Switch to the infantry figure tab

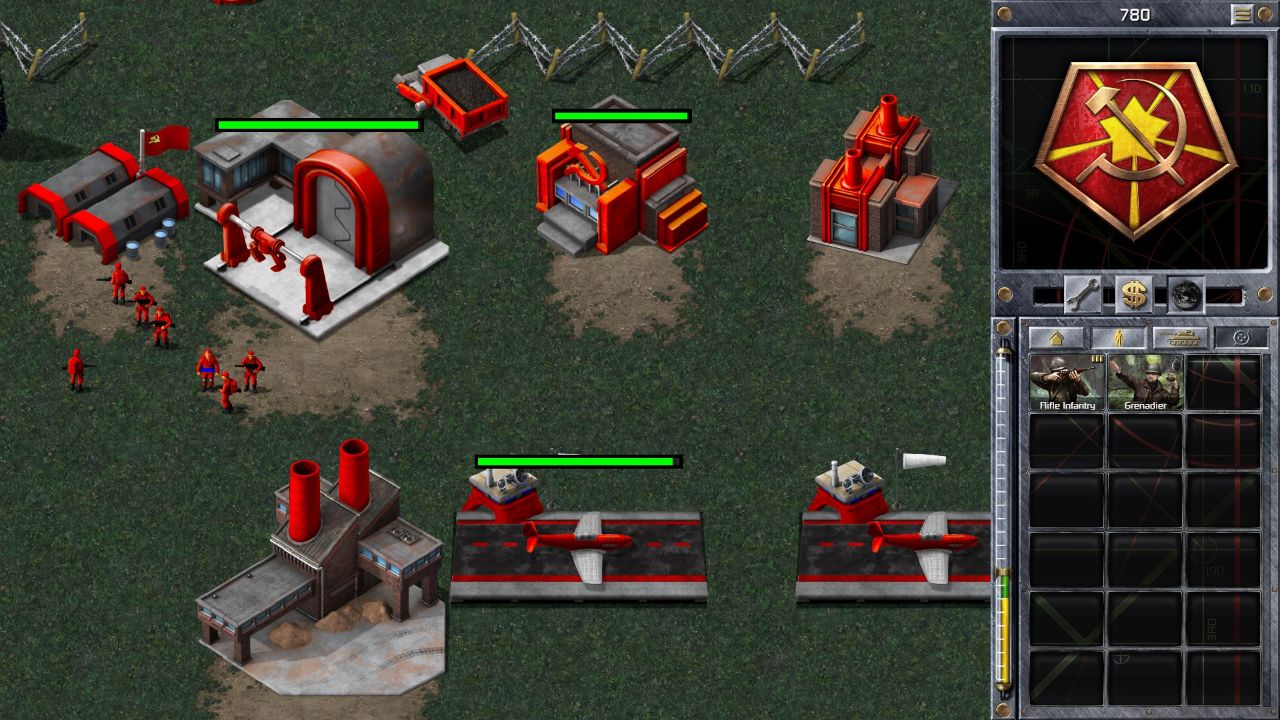tap(1119, 337)
